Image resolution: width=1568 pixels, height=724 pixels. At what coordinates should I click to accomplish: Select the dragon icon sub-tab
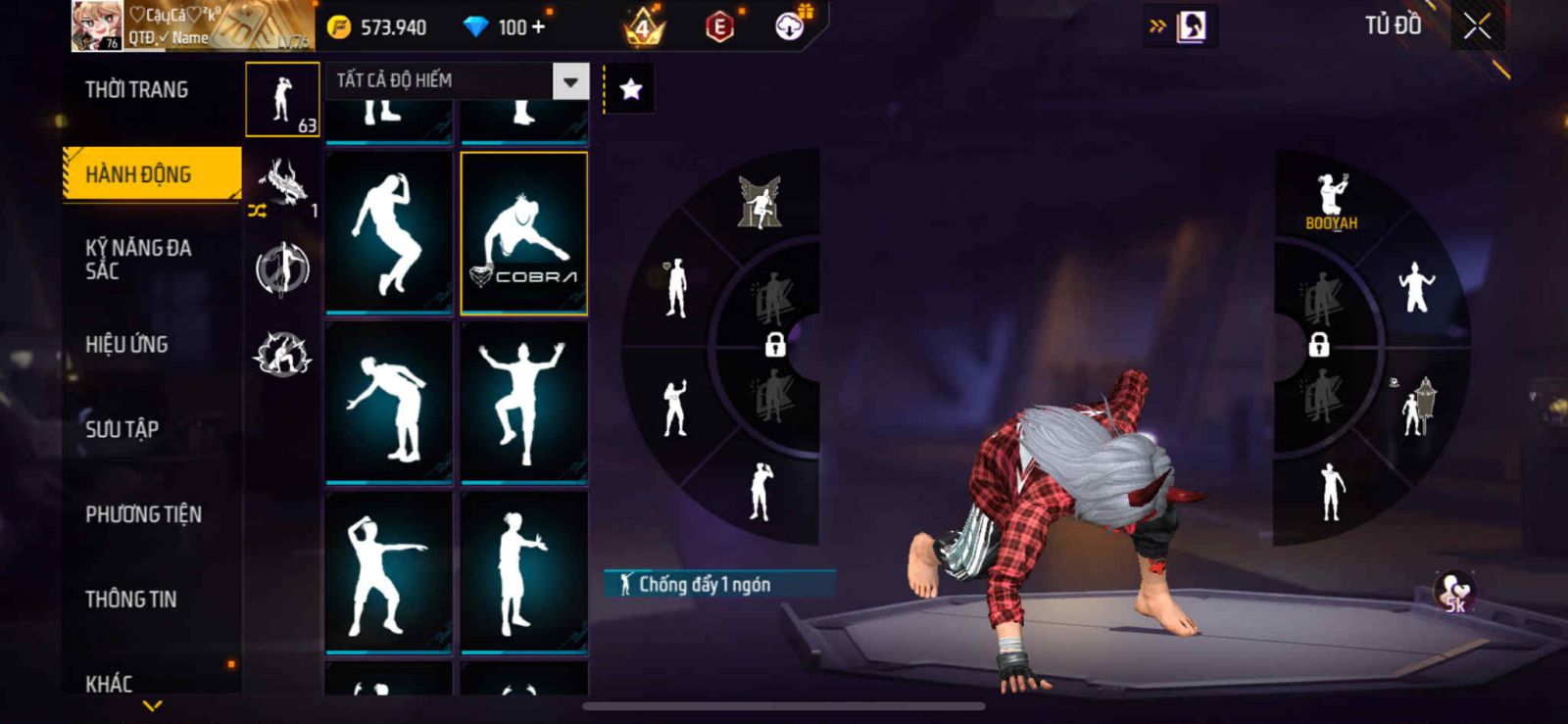click(x=282, y=183)
